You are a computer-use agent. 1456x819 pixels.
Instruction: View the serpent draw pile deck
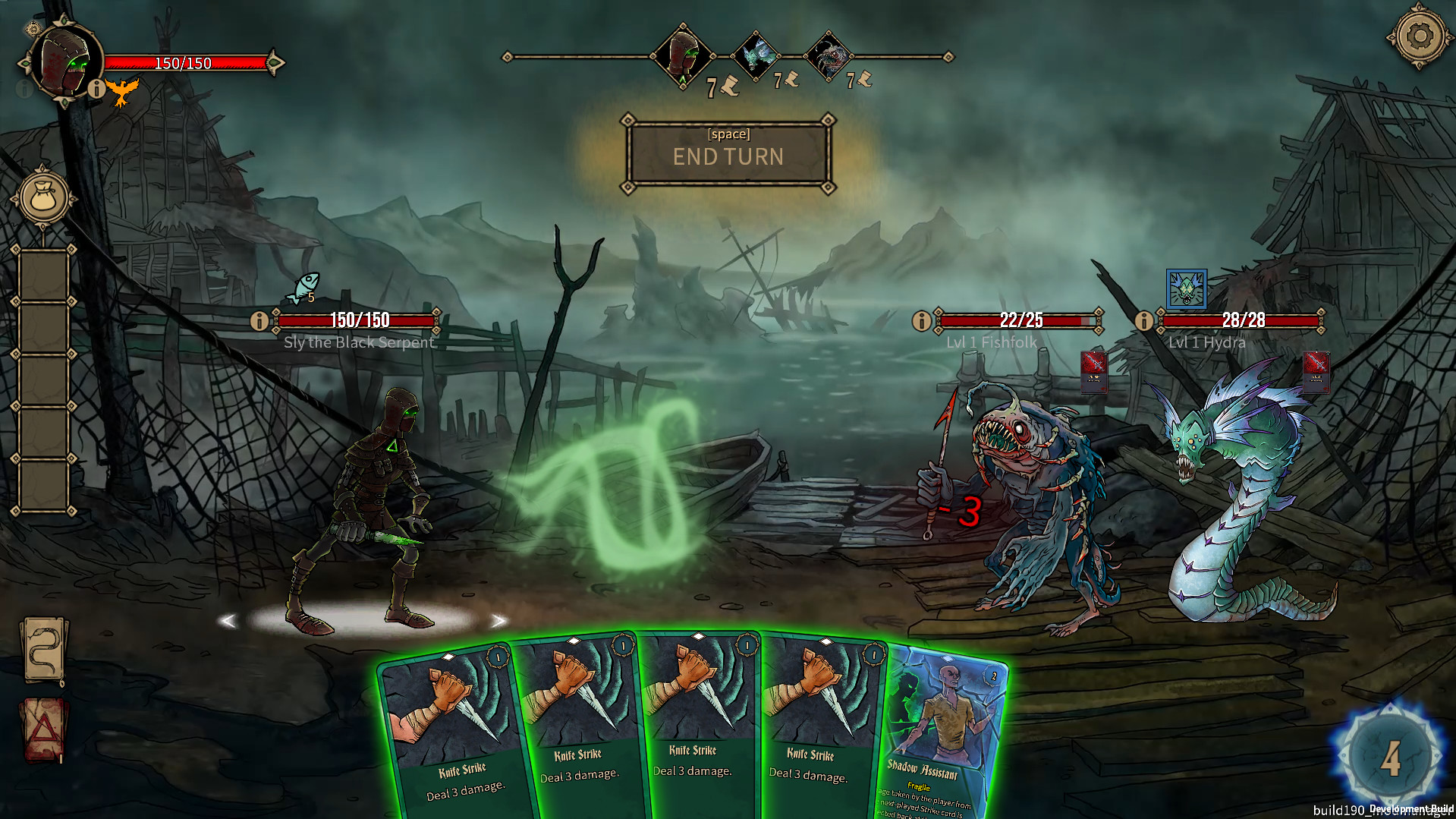point(44,650)
